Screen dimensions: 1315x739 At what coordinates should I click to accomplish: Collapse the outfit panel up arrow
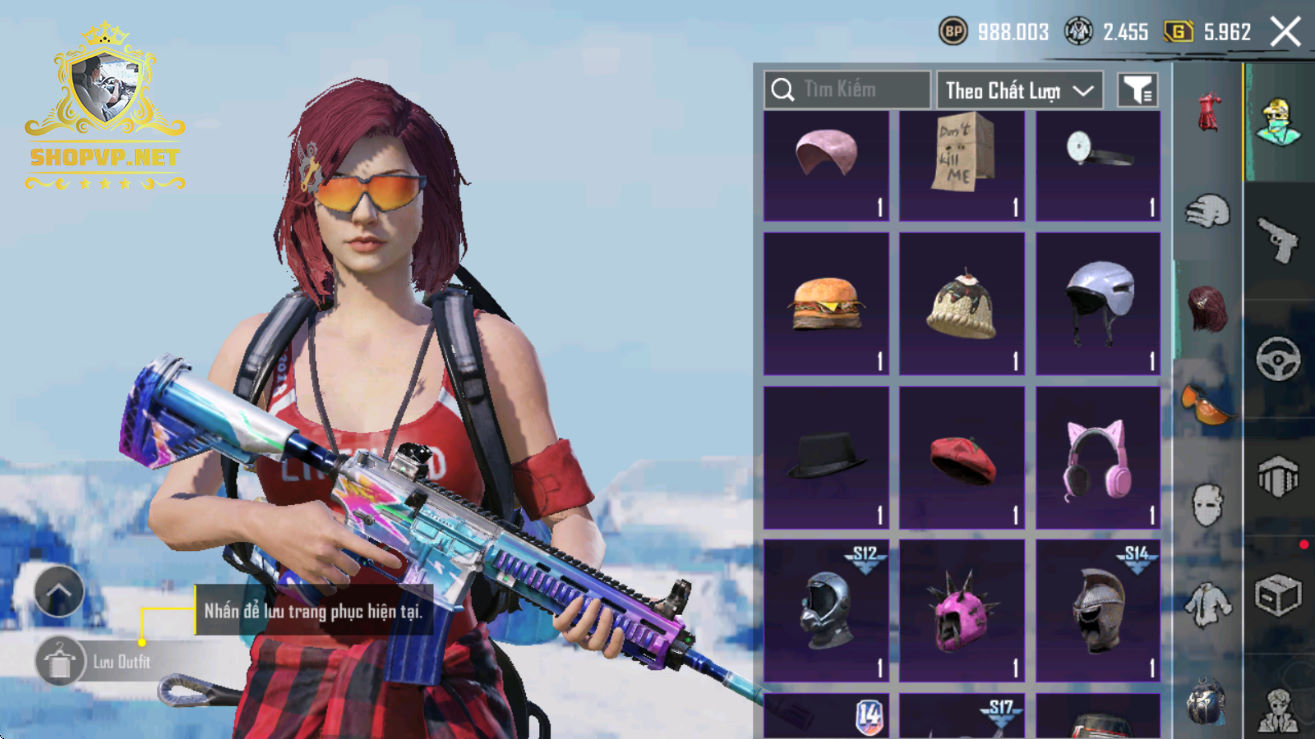click(59, 592)
